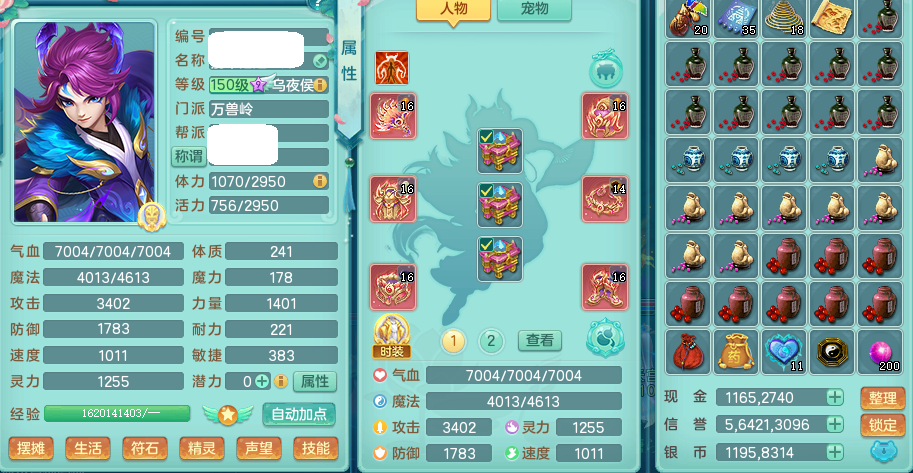The width and height of the screenshot is (913, 473).
Task: Select the blue heart gem item slot
Action: tap(785, 351)
